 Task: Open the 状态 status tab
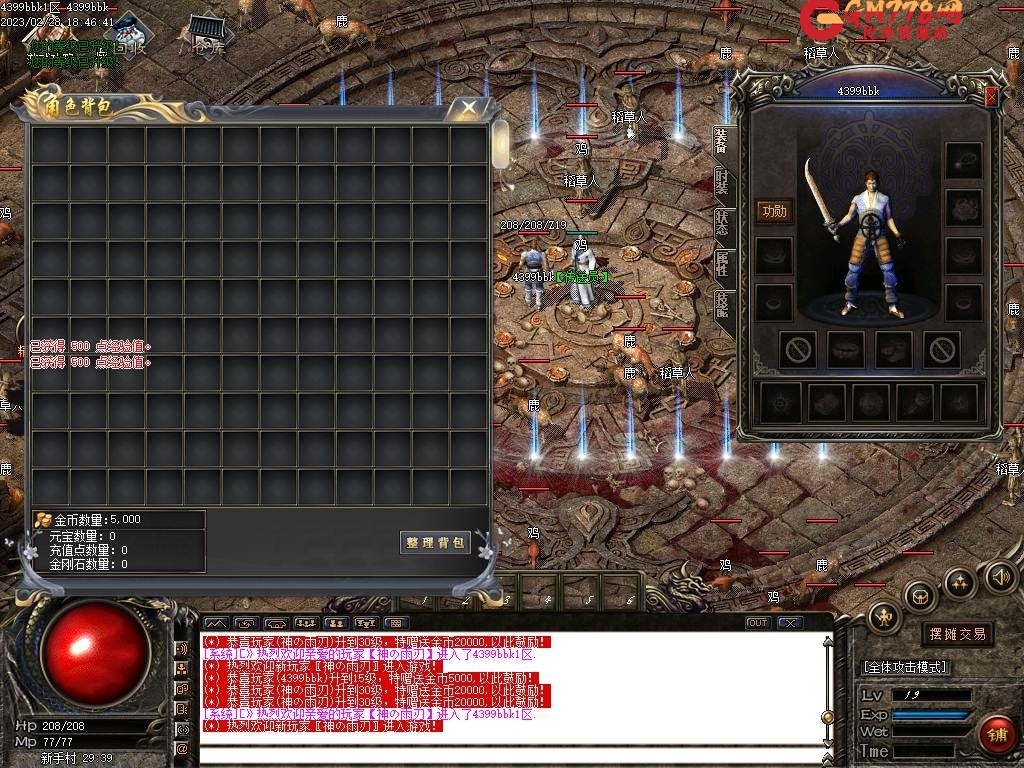[722, 223]
